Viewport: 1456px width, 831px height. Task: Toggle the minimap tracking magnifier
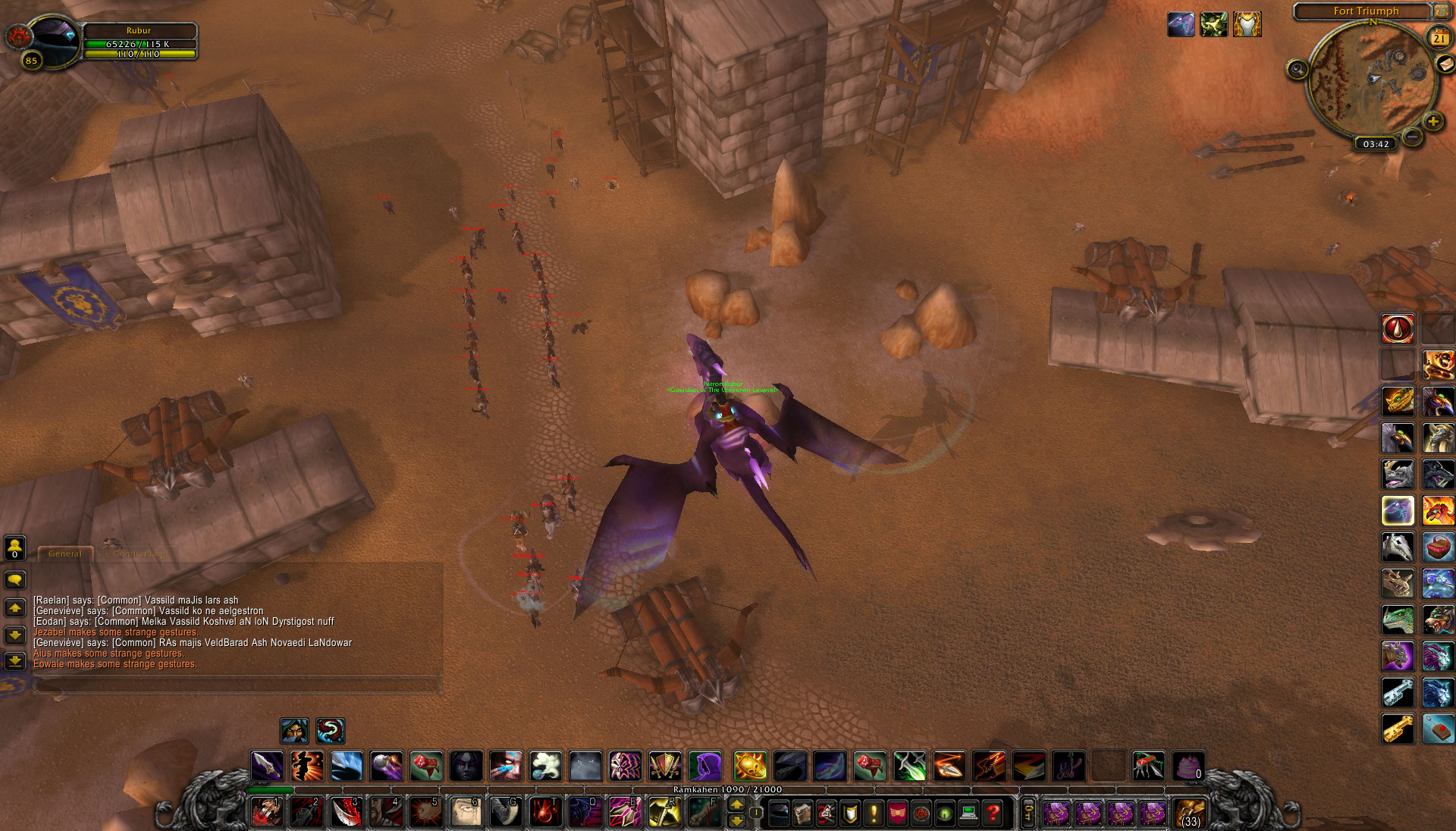coord(1297,71)
